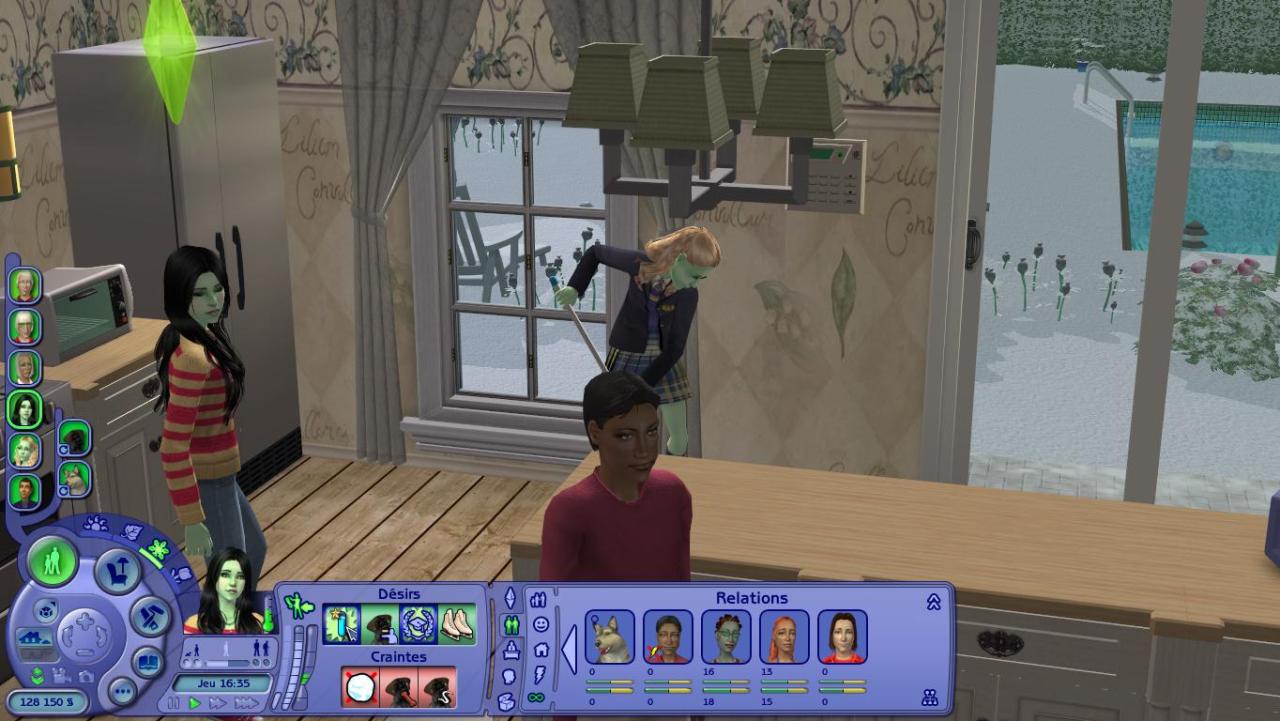
Task: Set game speed to triple fast-forward
Action: click(246, 703)
